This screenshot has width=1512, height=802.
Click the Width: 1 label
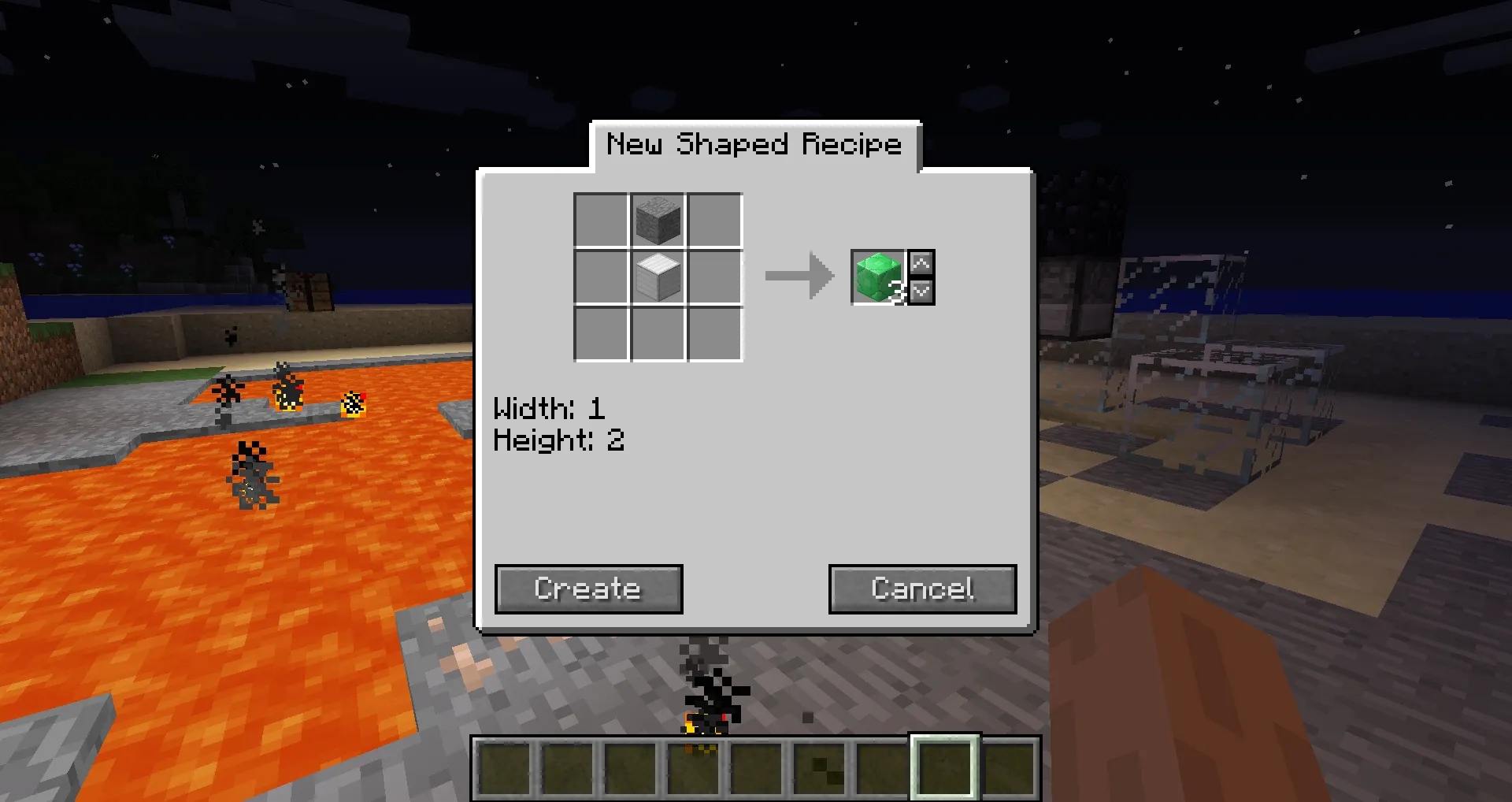(550, 408)
